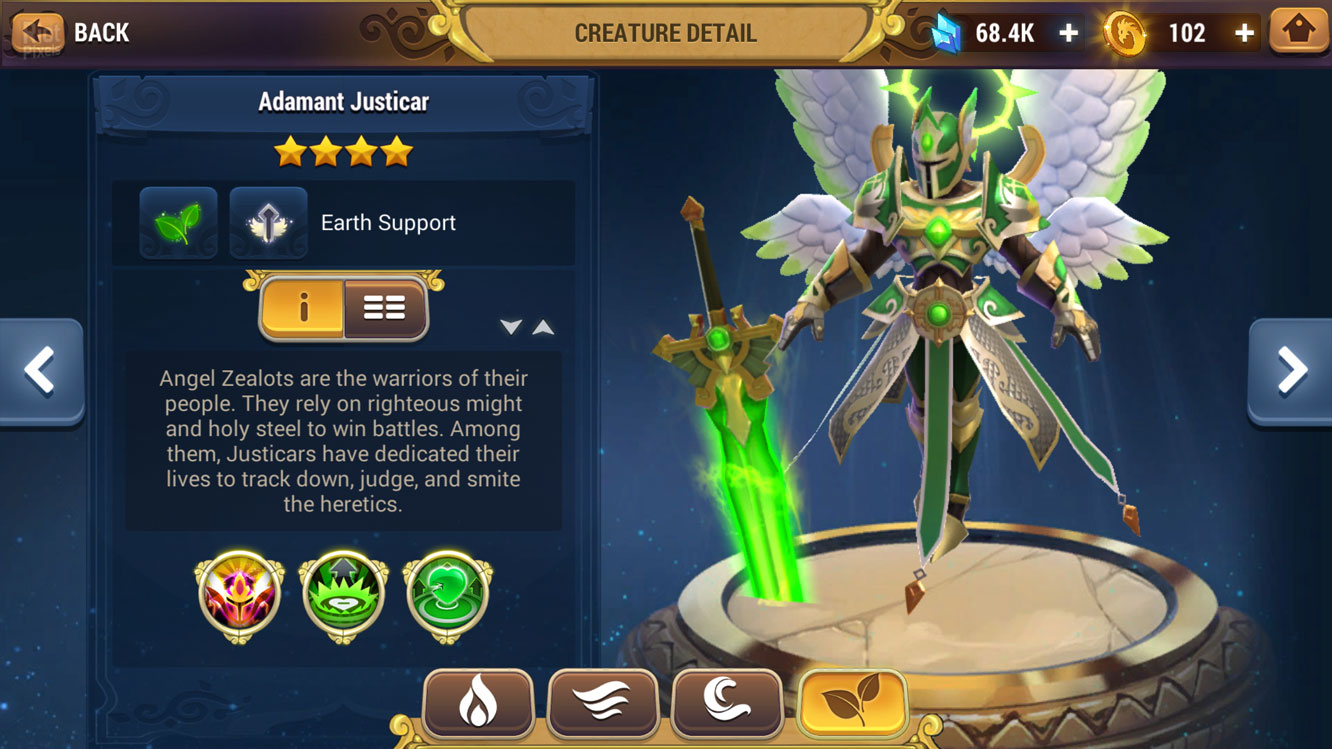Image resolution: width=1332 pixels, height=749 pixels.
Task: Click the Earth element leaf icon
Action: (x=178, y=222)
